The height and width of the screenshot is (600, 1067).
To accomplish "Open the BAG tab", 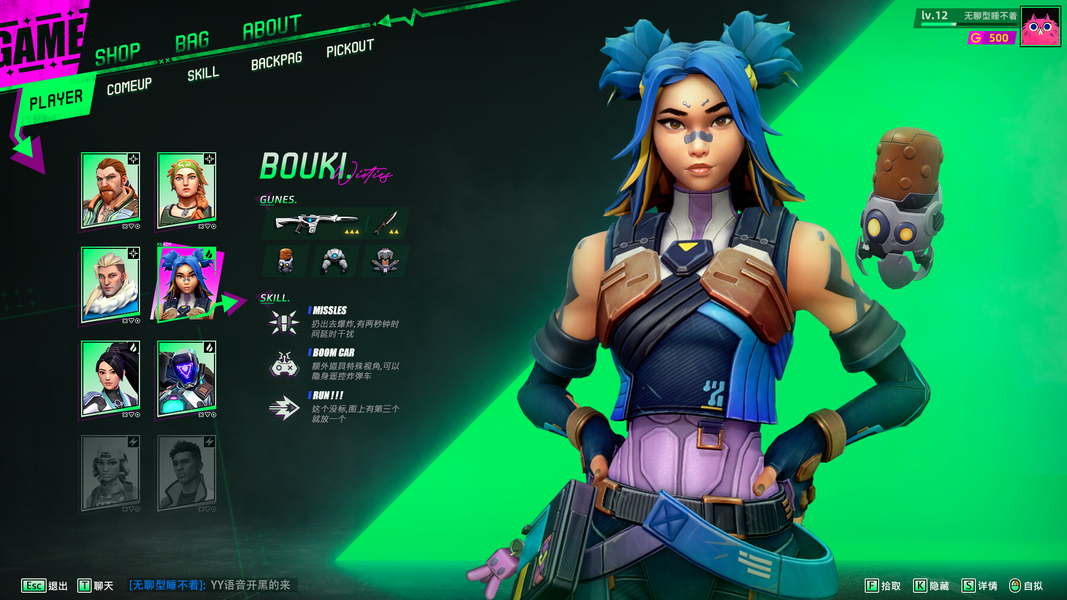I will [192, 41].
